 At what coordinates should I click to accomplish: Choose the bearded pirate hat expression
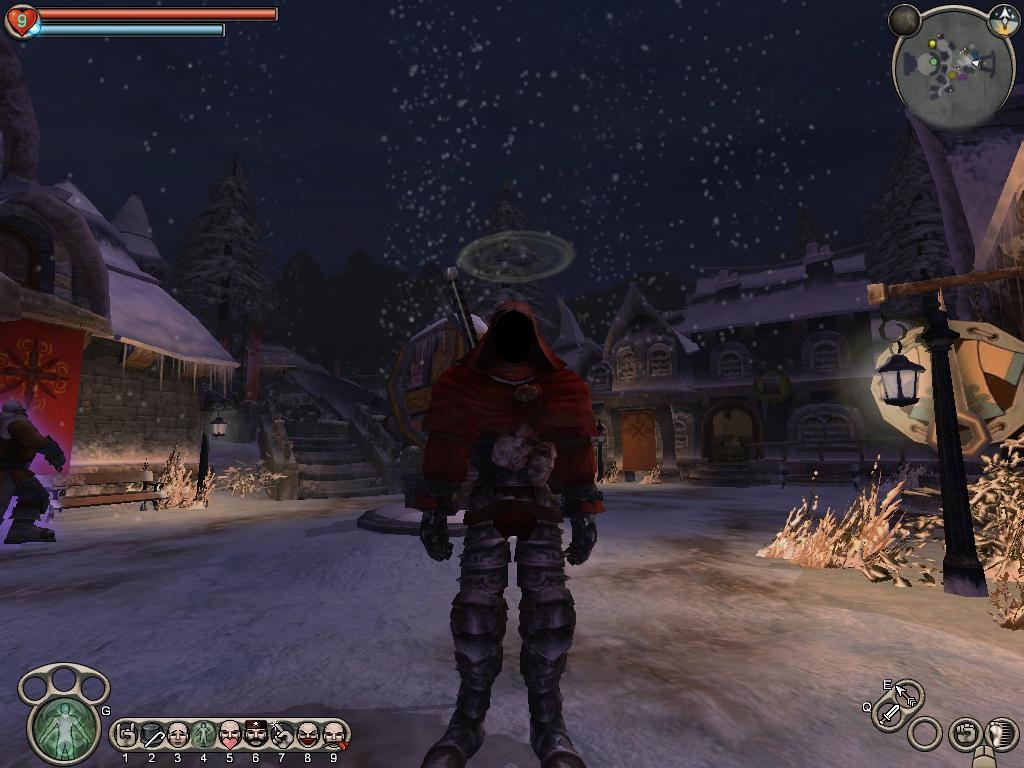tap(256, 736)
